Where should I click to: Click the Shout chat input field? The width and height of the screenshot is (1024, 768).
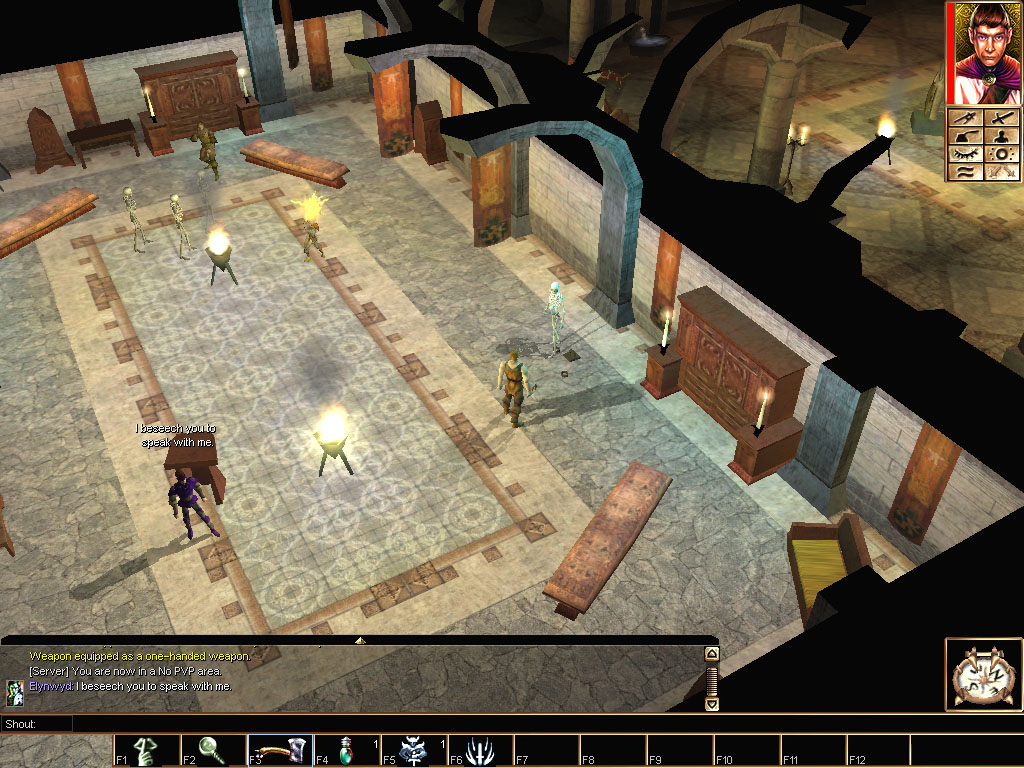pos(390,723)
